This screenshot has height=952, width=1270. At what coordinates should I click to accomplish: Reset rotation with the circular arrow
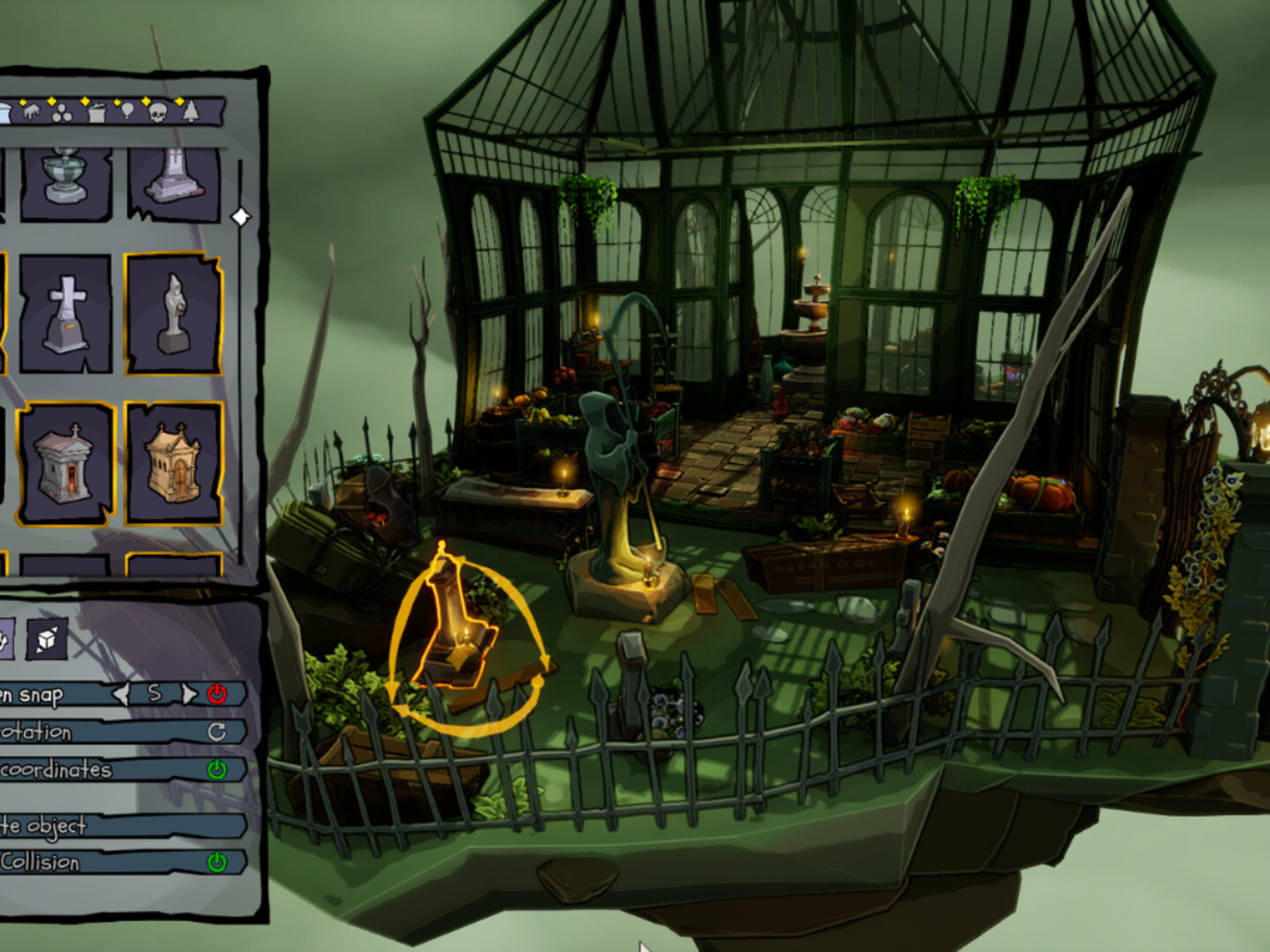point(216,732)
